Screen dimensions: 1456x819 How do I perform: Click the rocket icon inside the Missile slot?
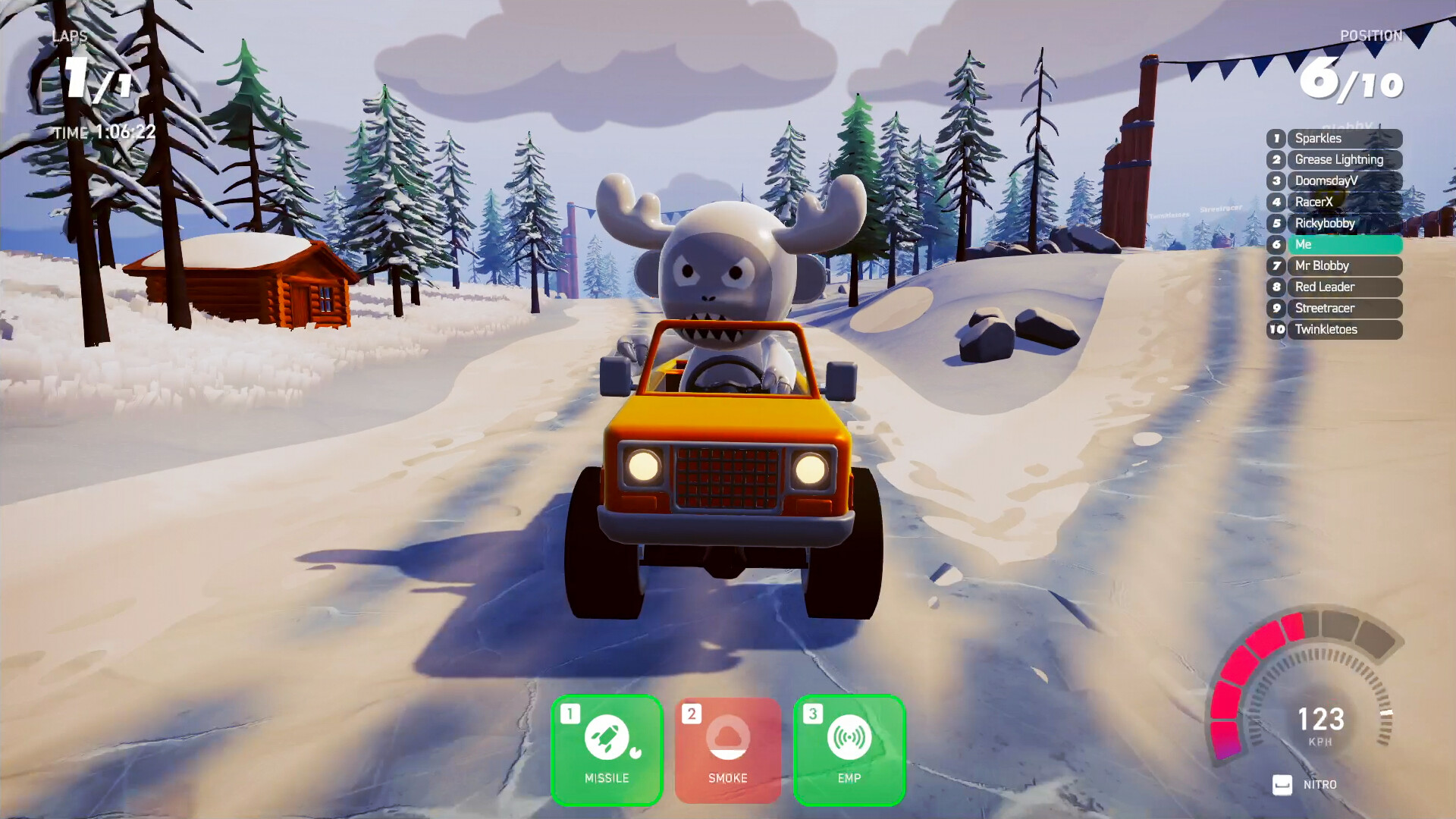607,737
